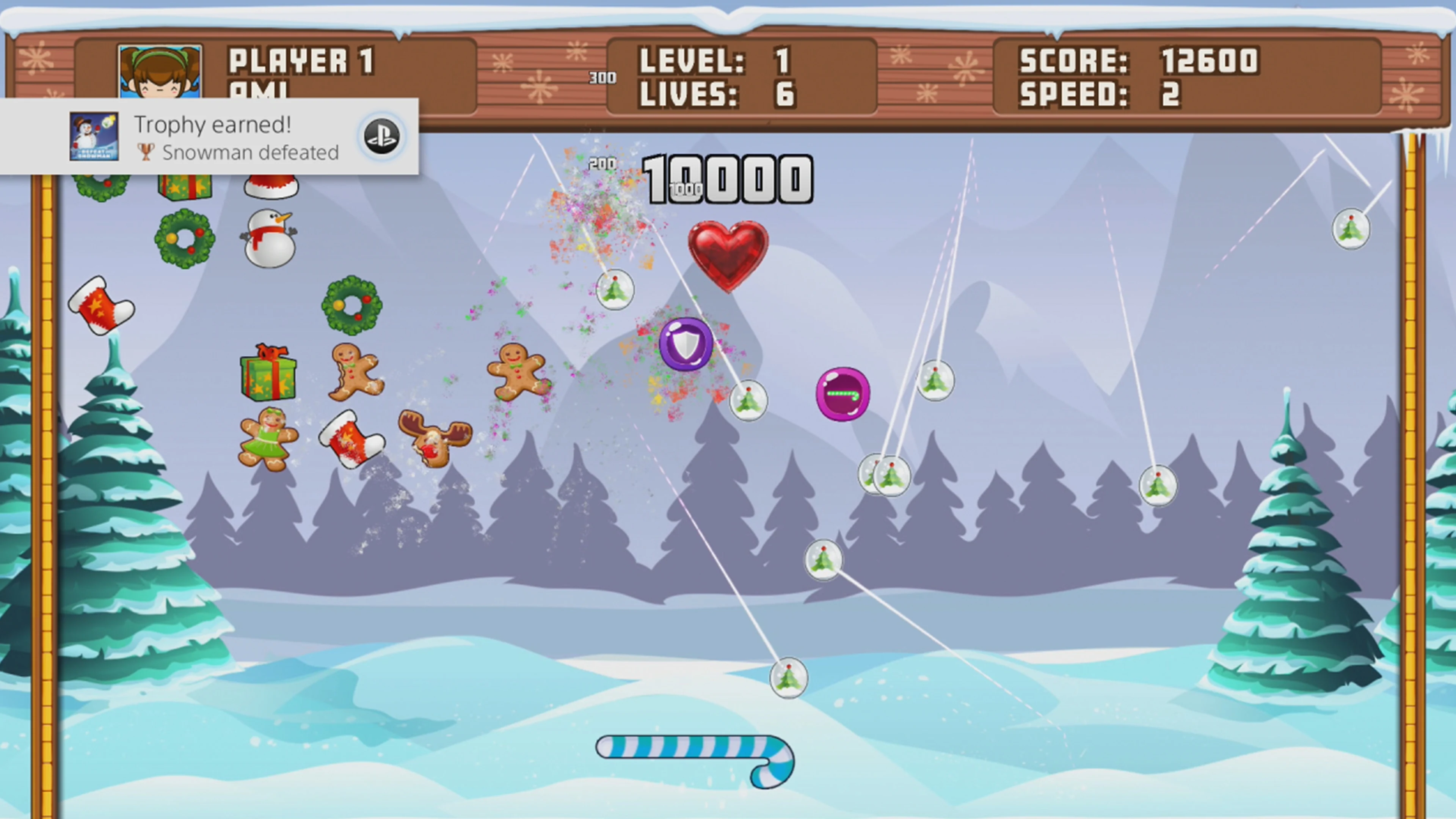
Task: Select the purple shield power-up
Action: point(686,345)
